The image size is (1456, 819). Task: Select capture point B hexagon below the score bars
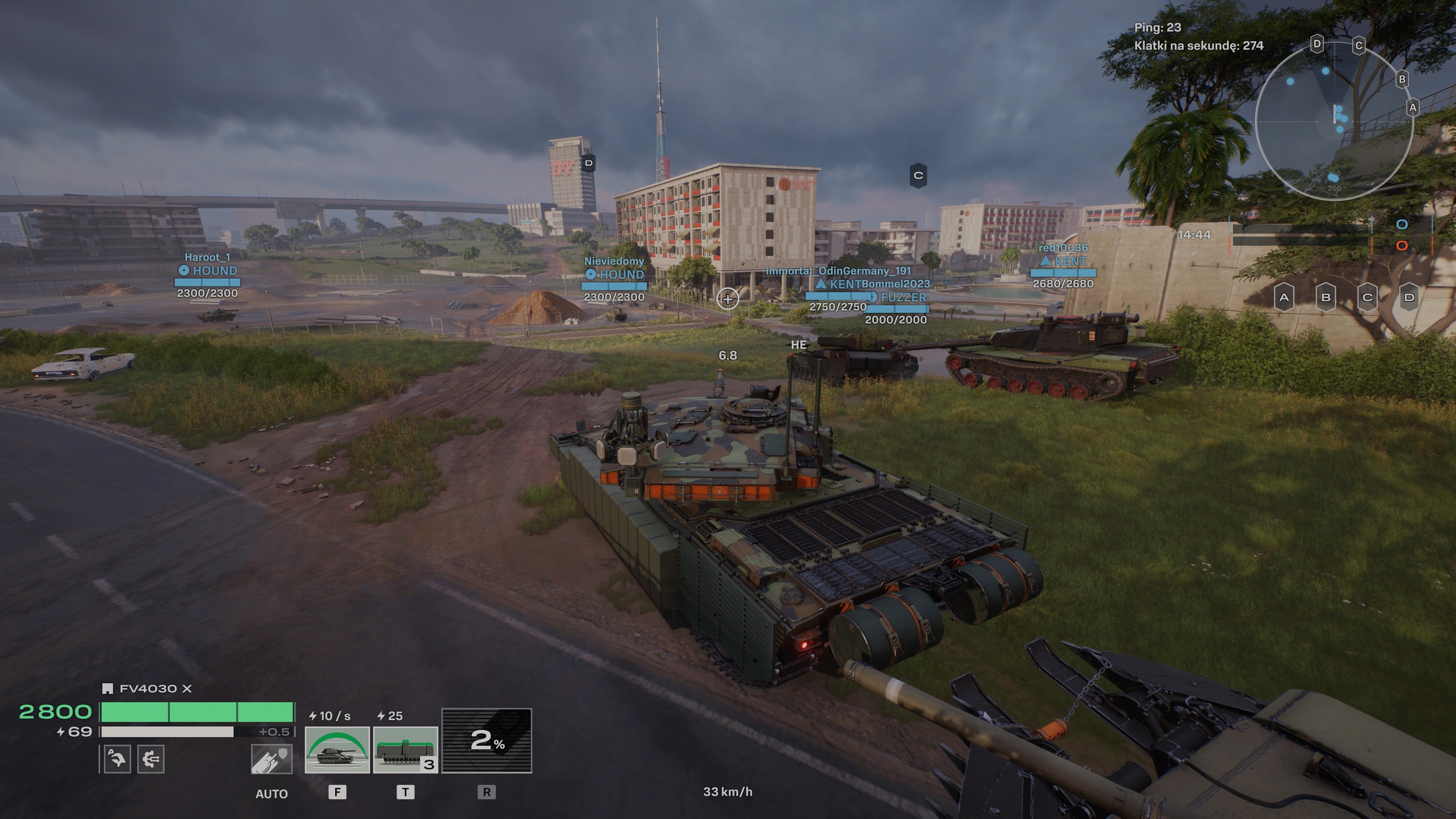pos(1326,297)
